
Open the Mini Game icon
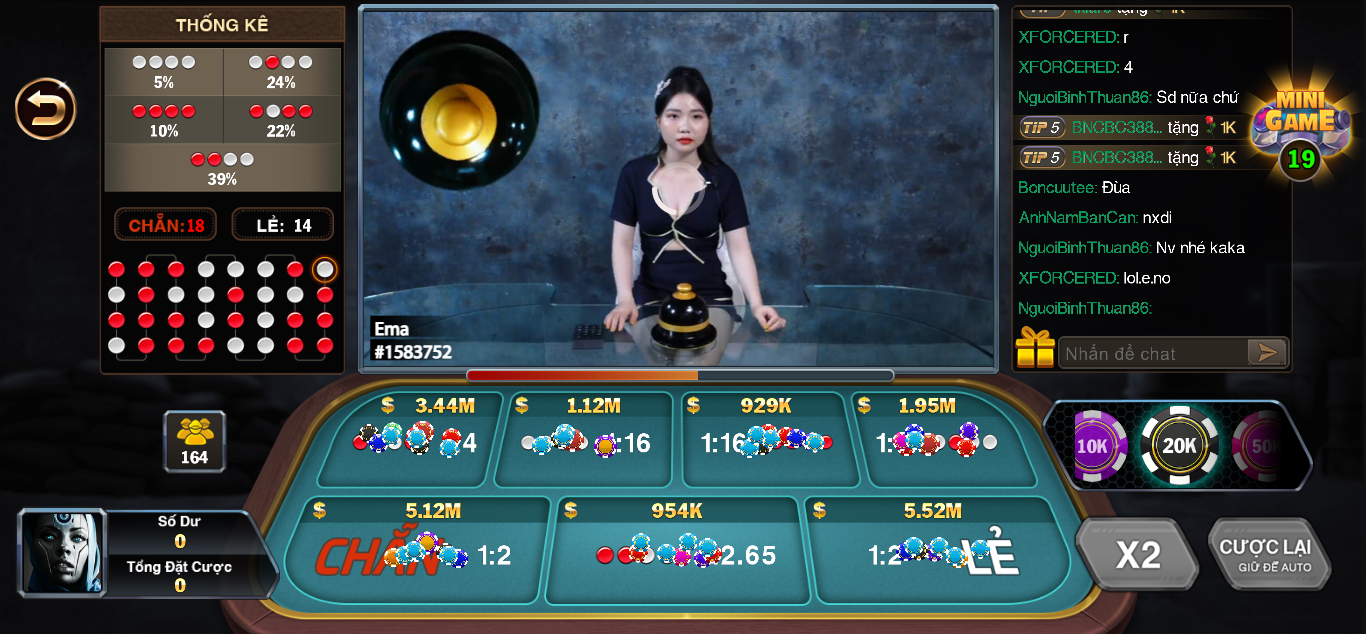(x=1299, y=127)
